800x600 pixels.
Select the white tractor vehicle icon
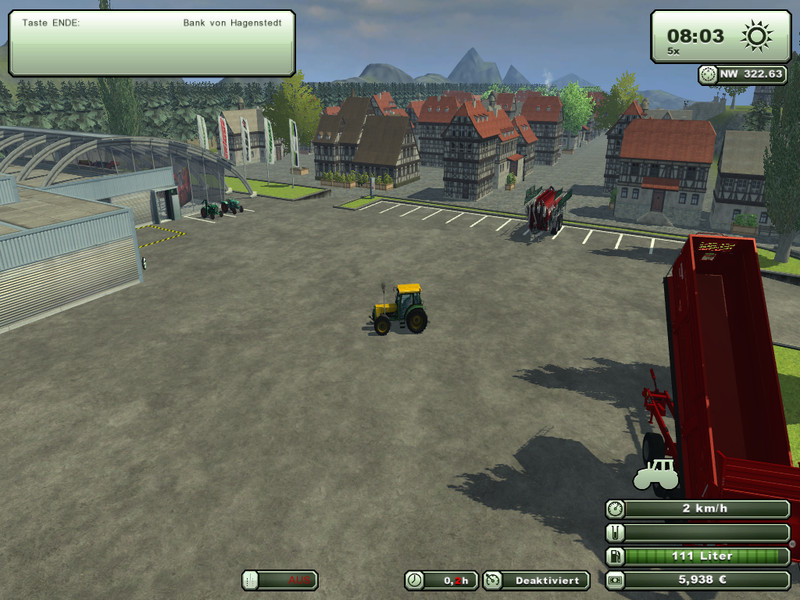tap(656, 473)
